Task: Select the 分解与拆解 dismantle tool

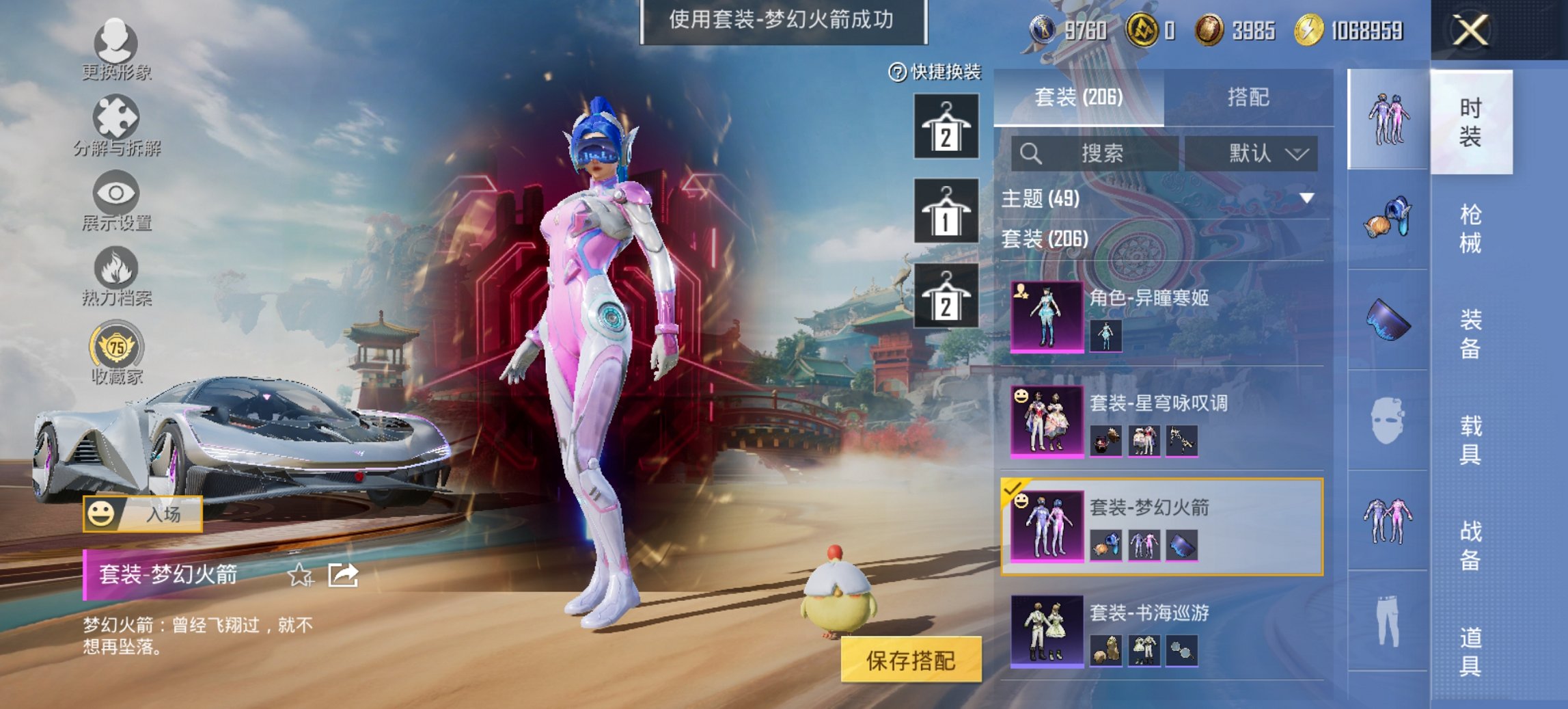Action: coord(116,126)
